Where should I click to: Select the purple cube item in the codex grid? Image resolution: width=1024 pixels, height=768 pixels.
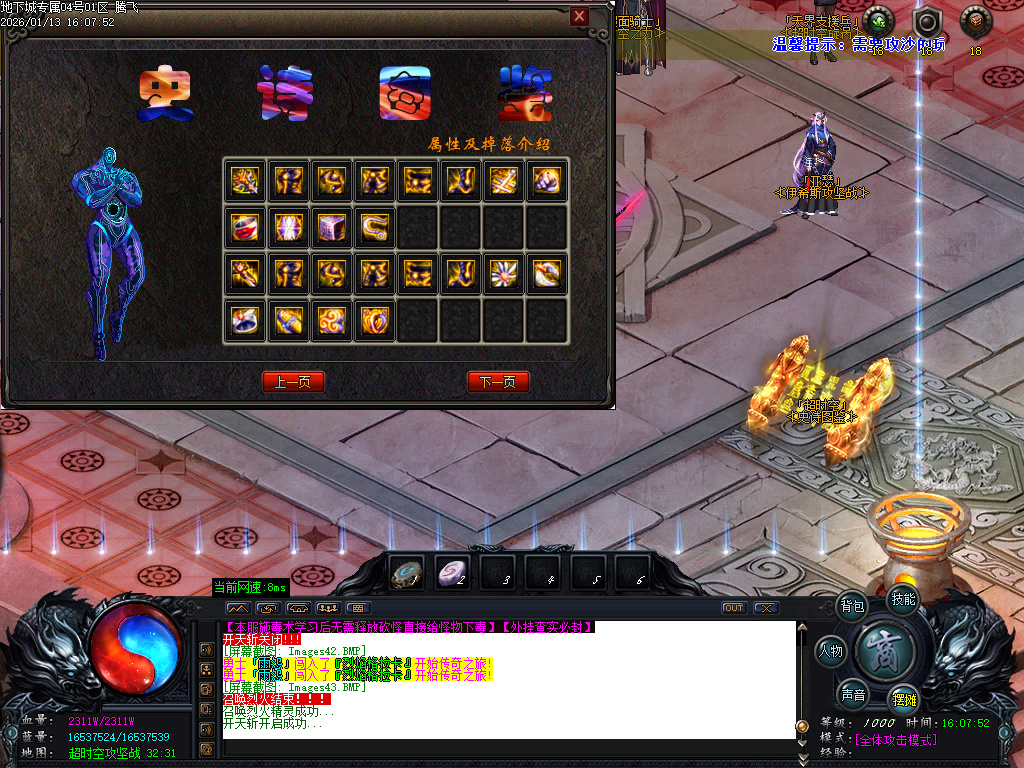(331, 226)
